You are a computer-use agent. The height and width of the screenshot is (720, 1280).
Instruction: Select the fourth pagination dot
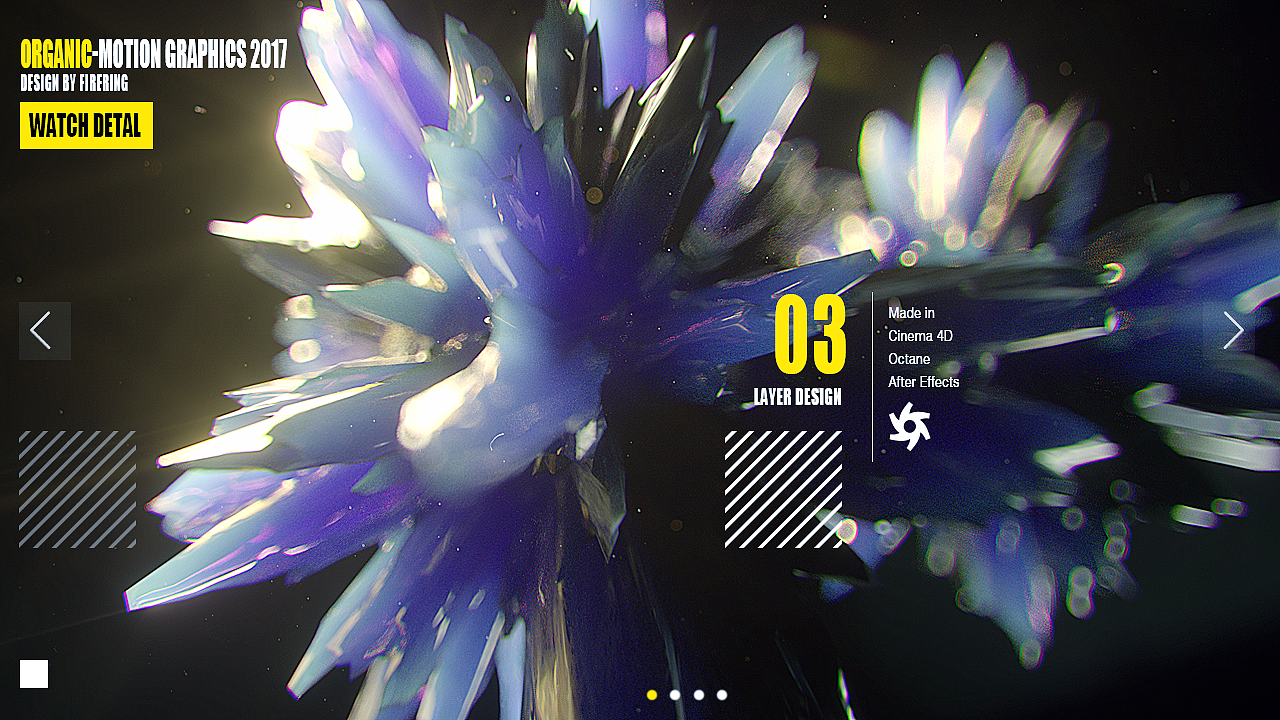click(x=721, y=694)
